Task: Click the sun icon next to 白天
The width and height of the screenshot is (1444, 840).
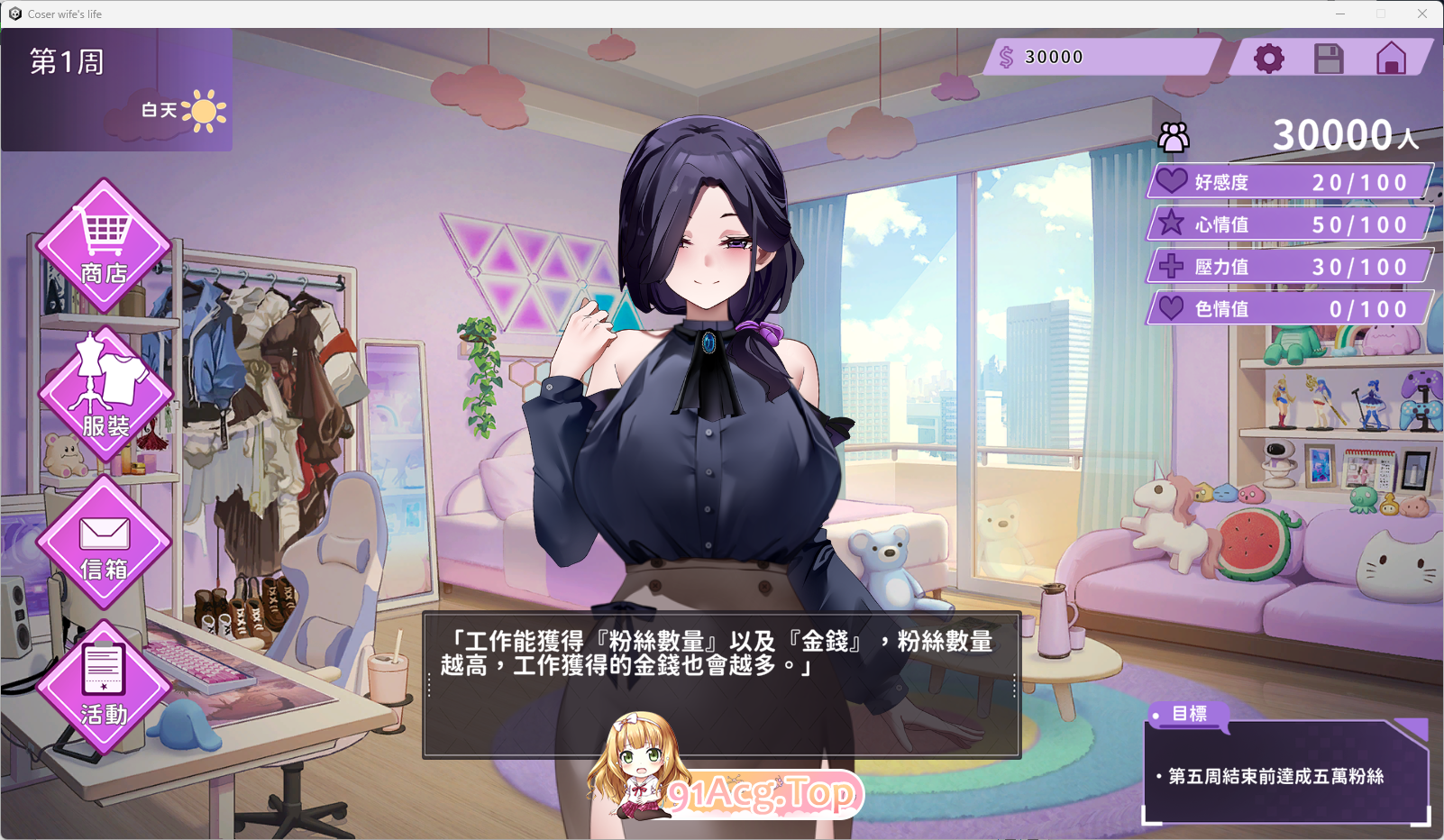Action: [206, 112]
